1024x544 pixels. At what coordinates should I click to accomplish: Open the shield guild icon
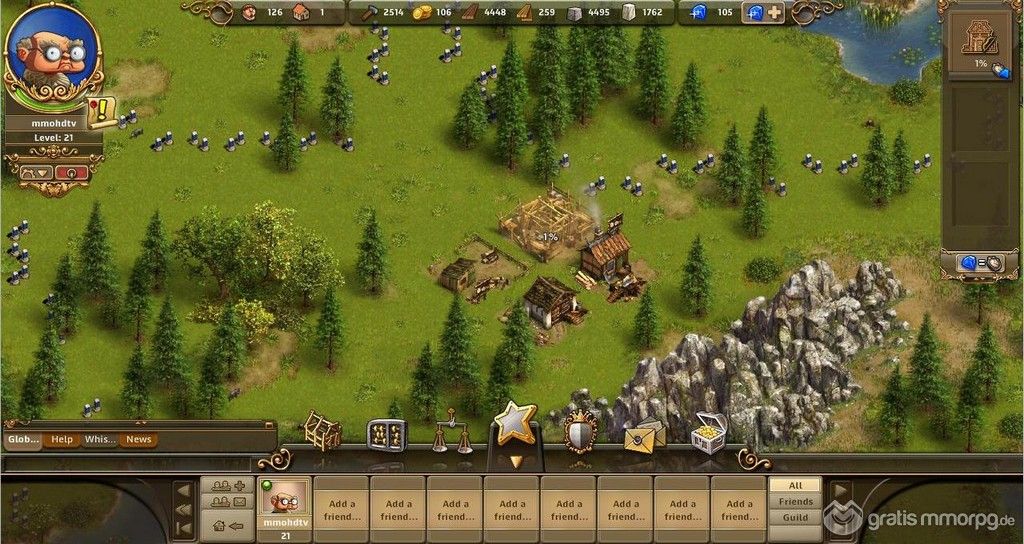pyautogui.click(x=580, y=433)
